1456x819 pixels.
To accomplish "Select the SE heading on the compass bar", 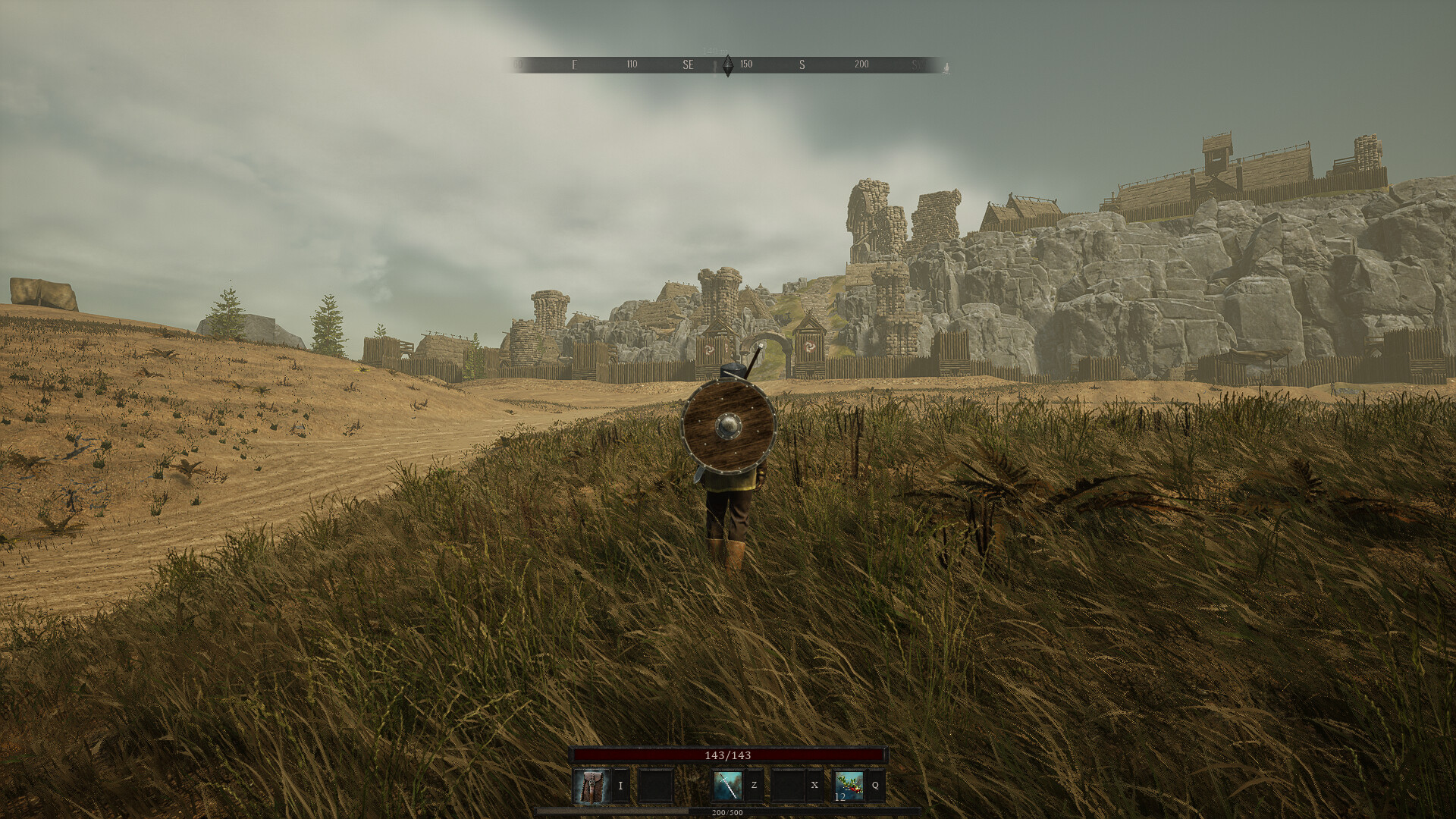I will pos(689,65).
